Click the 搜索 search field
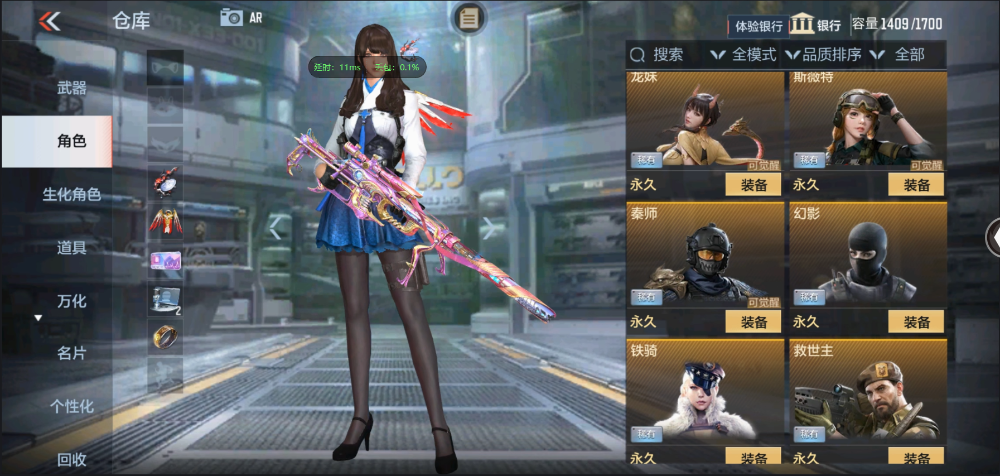The width and height of the screenshot is (1000, 476). click(x=665, y=55)
